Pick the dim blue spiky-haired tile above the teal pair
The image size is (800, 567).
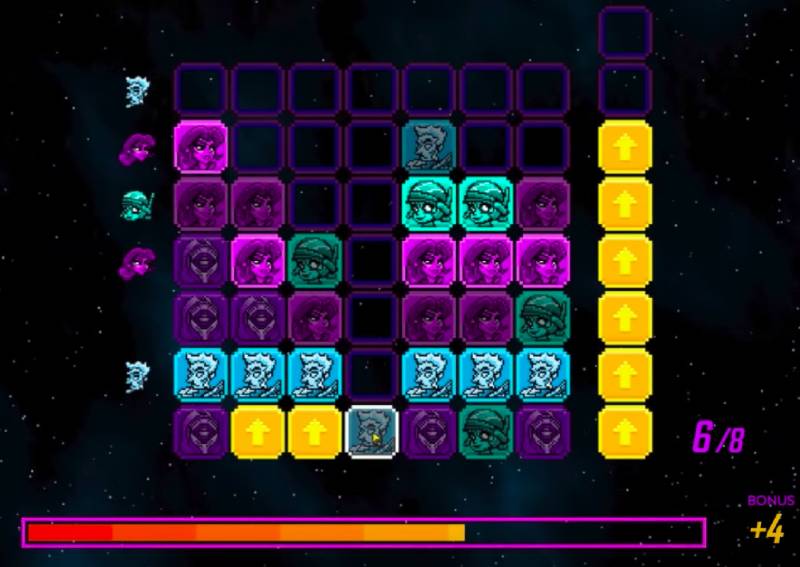(430, 147)
